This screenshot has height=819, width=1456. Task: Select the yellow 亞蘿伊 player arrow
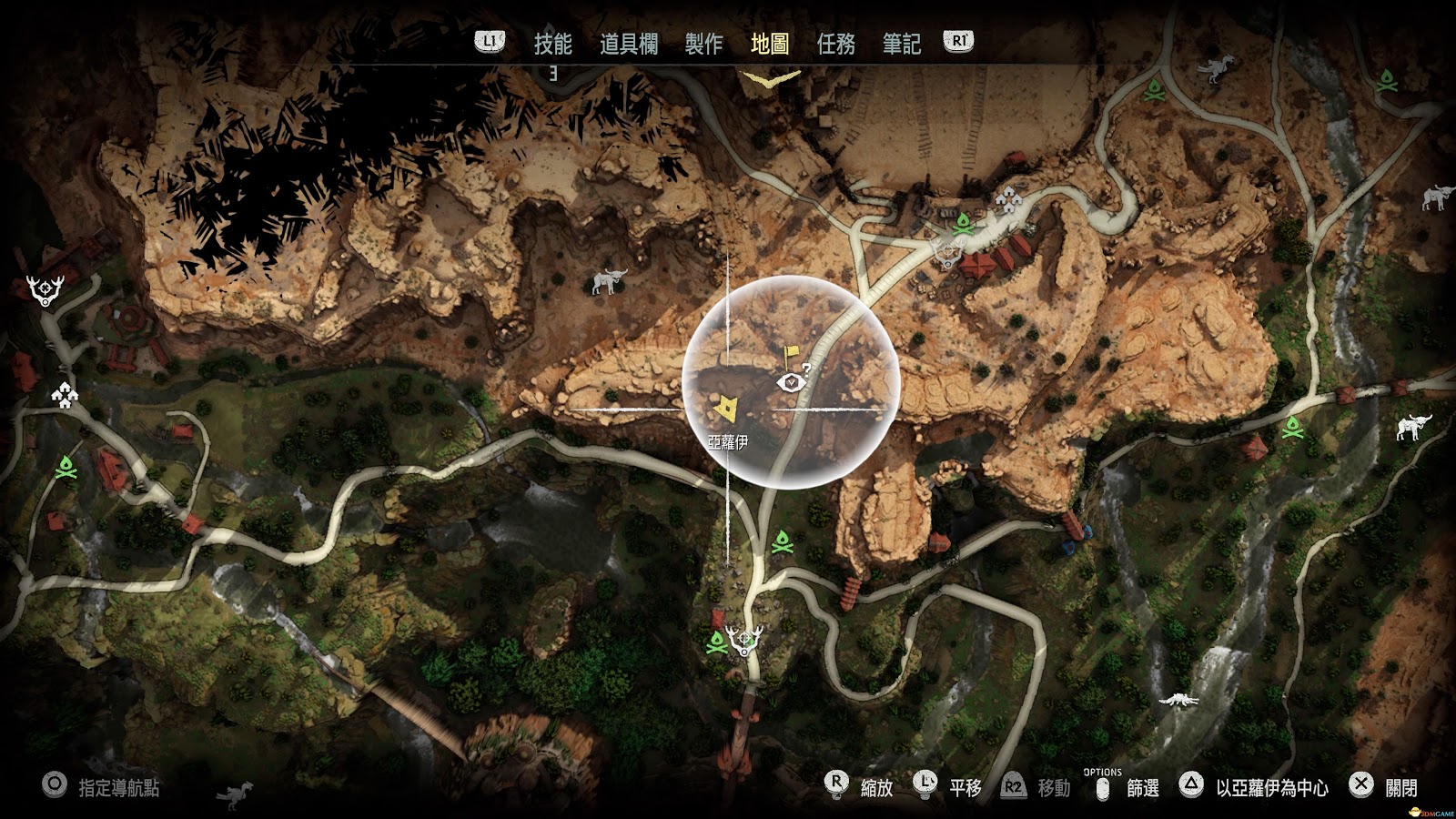point(725,409)
